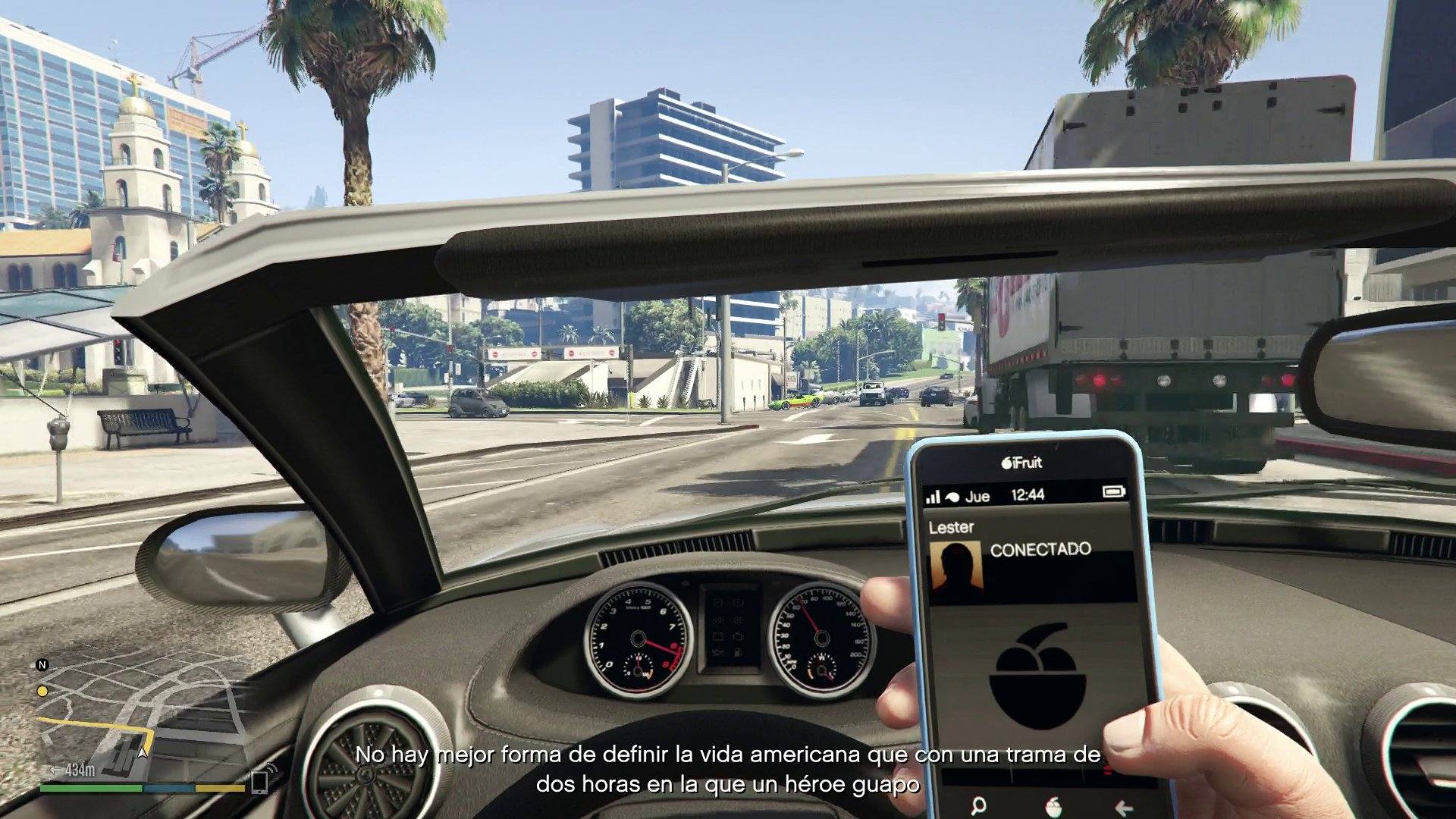Screen dimensions: 1456x819
Task: Tap the magnifying glass search icon on the phone
Action: (977, 805)
